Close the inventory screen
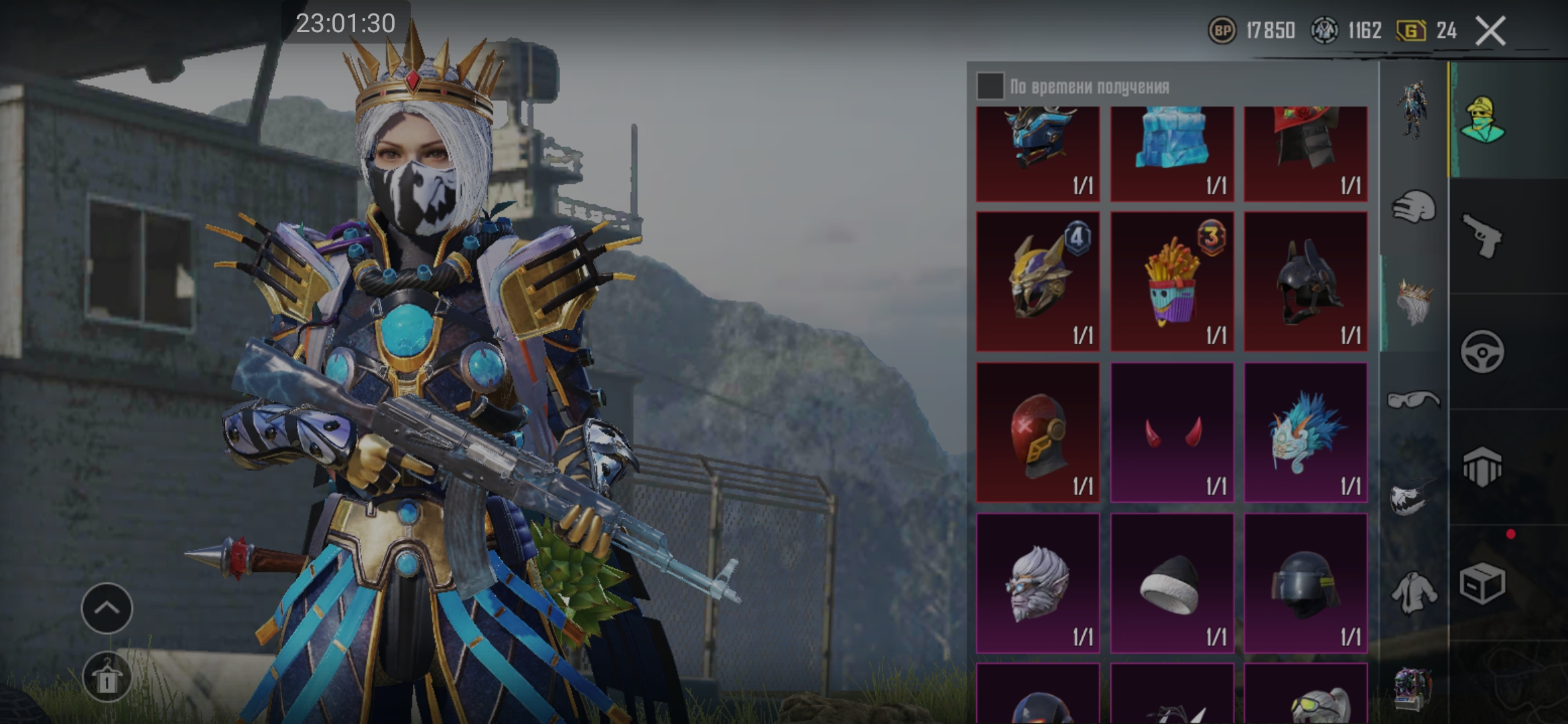This screenshot has height=724, width=1568. (x=1491, y=32)
